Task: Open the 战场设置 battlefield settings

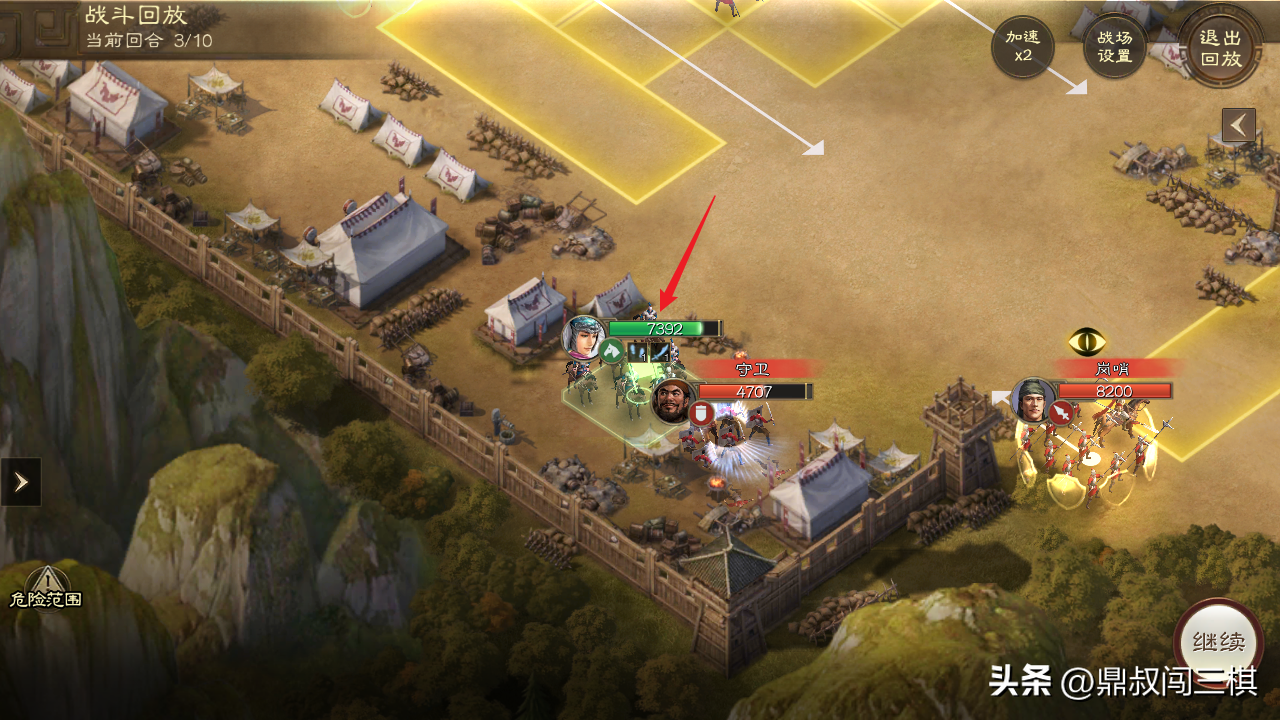Action: tap(1114, 47)
